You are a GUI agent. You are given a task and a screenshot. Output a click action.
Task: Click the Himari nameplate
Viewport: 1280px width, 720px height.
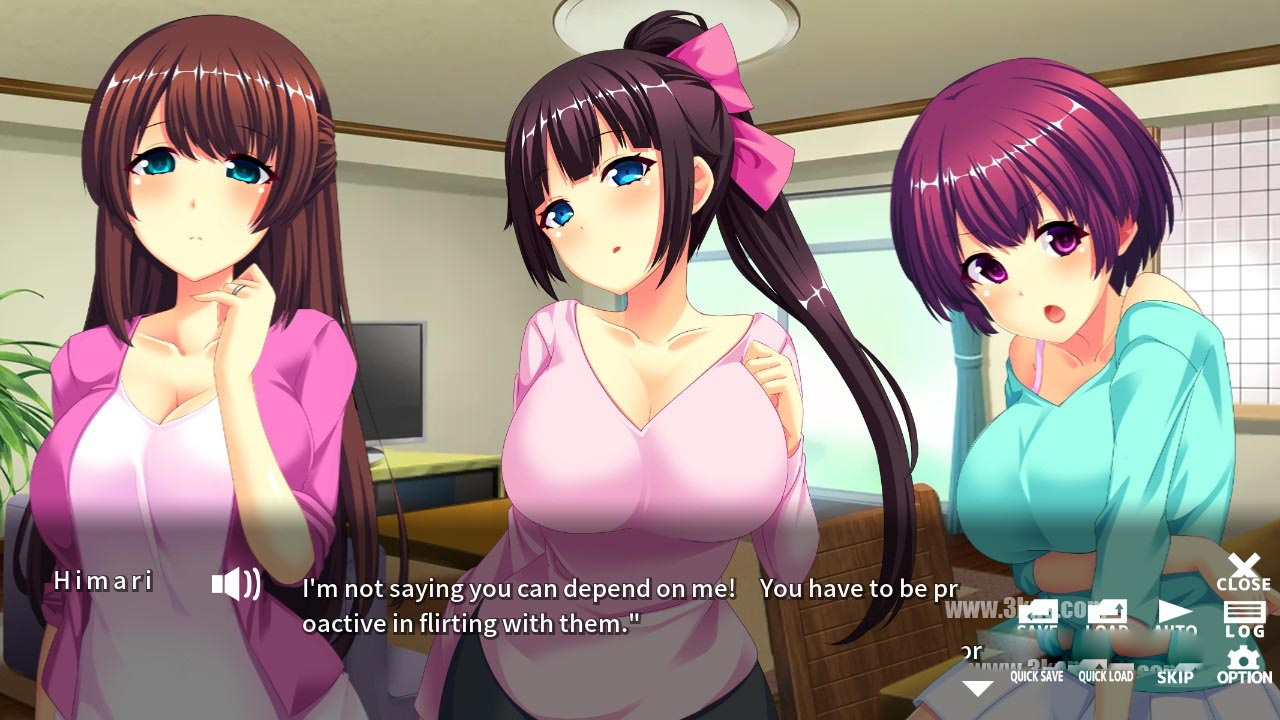click(103, 580)
